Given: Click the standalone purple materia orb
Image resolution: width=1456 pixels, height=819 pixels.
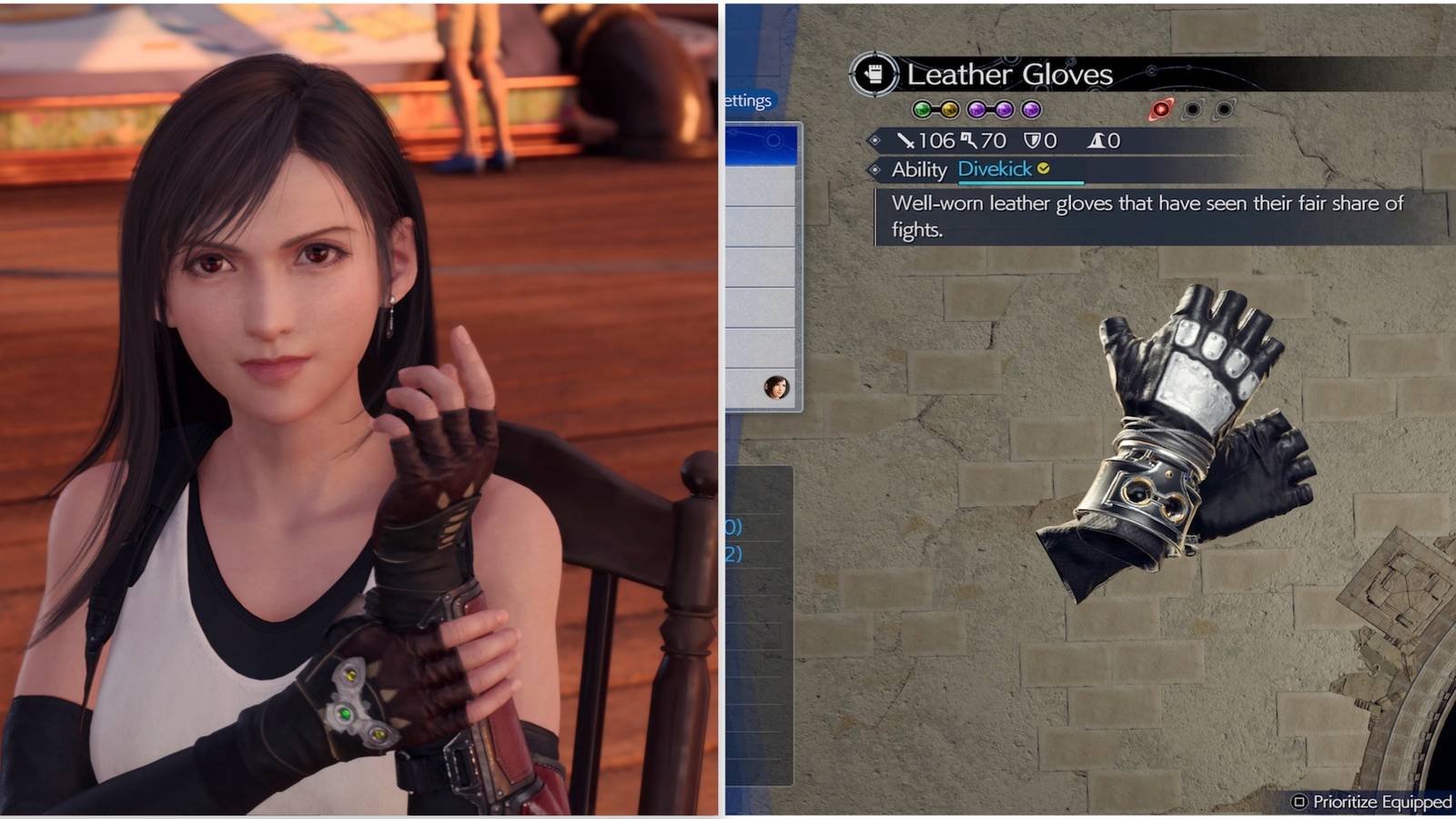Looking at the screenshot, I should 1029,109.
